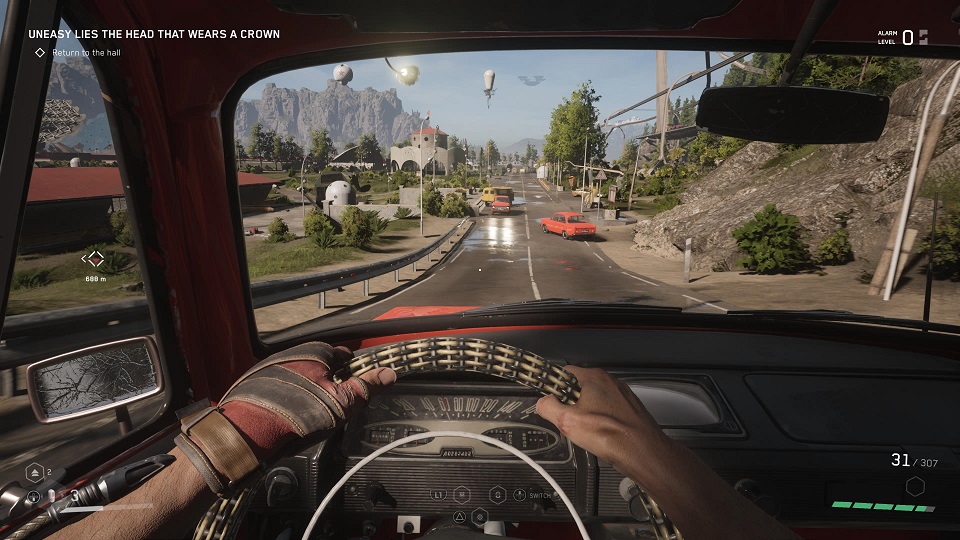Click the empty hexagon slot under the ammo count

[913, 487]
